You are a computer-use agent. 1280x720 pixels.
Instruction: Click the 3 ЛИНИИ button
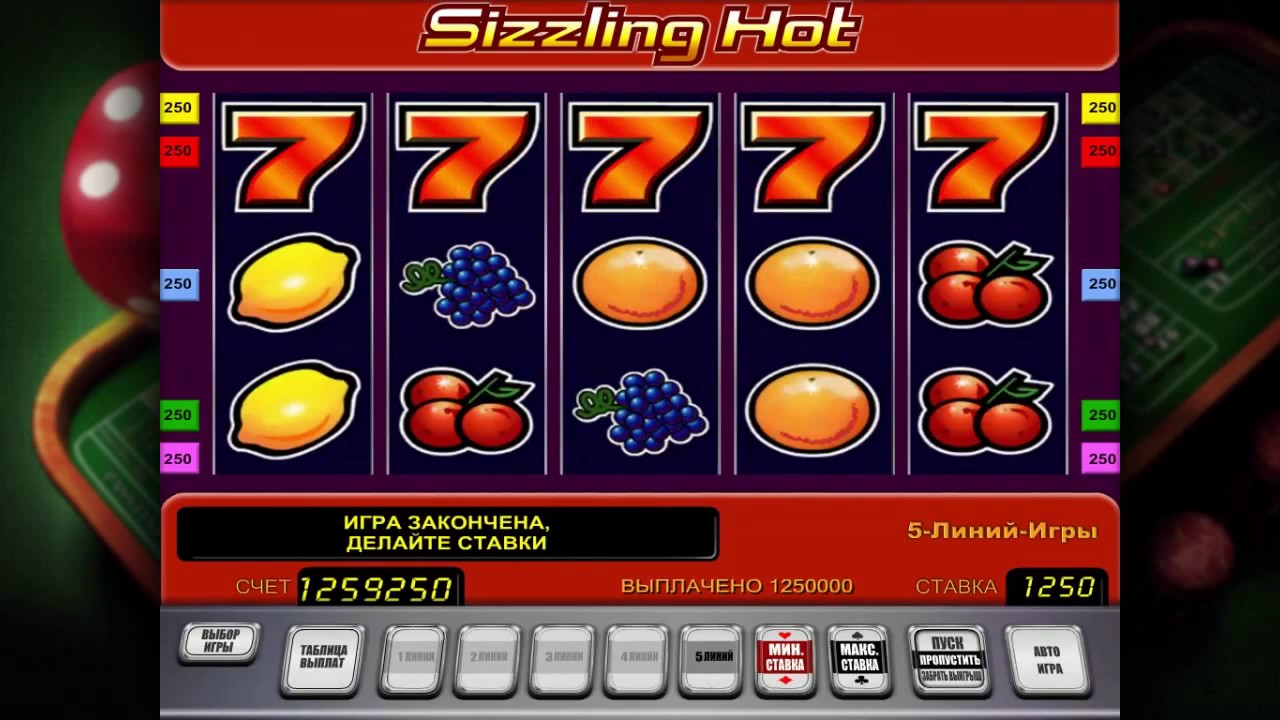pyautogui.click(x=563, y=658)
